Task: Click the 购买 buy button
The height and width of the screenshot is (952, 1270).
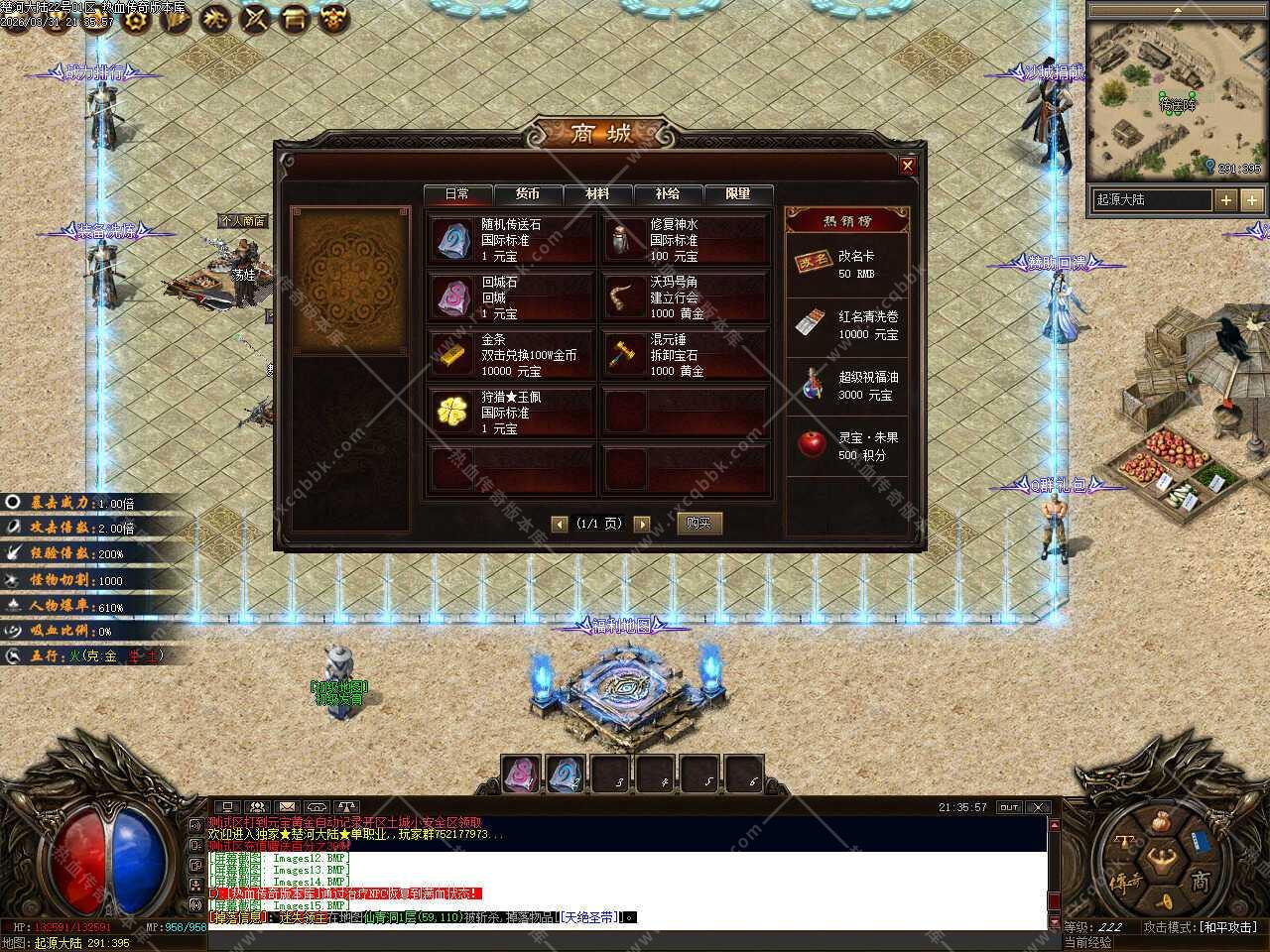Action: point(698,523)
